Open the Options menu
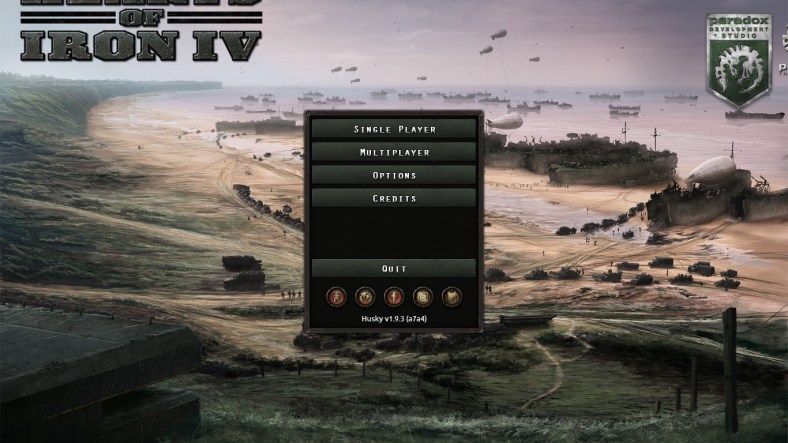Screen dimensions: 788x443 392,175
